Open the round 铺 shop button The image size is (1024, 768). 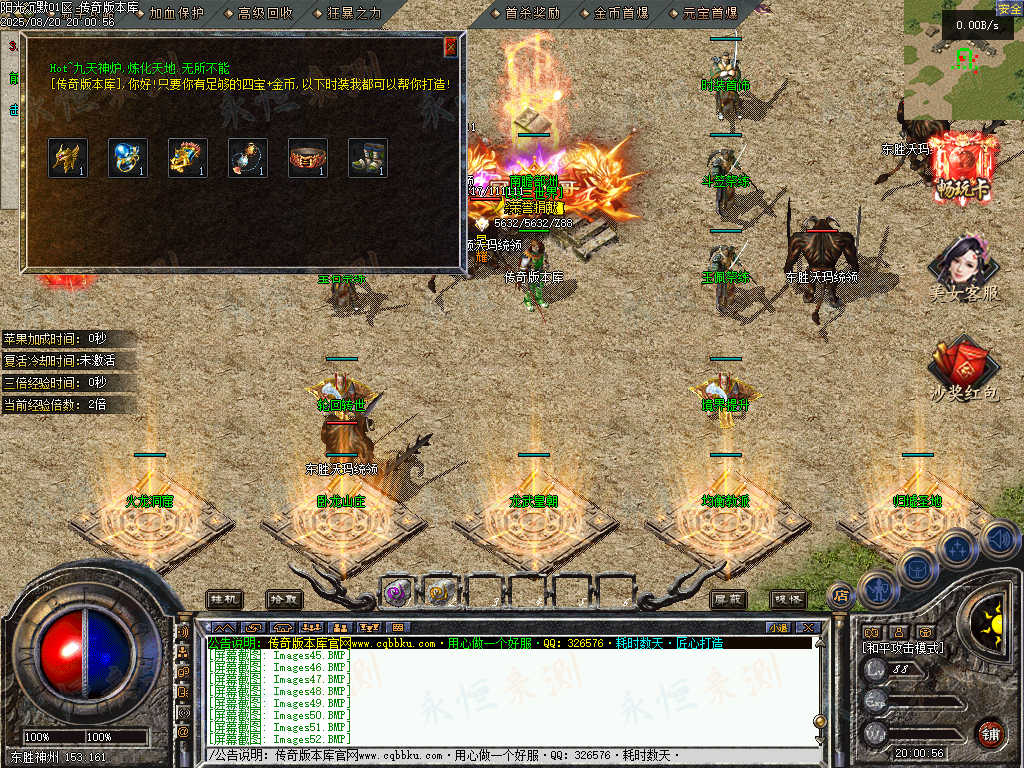[990, 733]
